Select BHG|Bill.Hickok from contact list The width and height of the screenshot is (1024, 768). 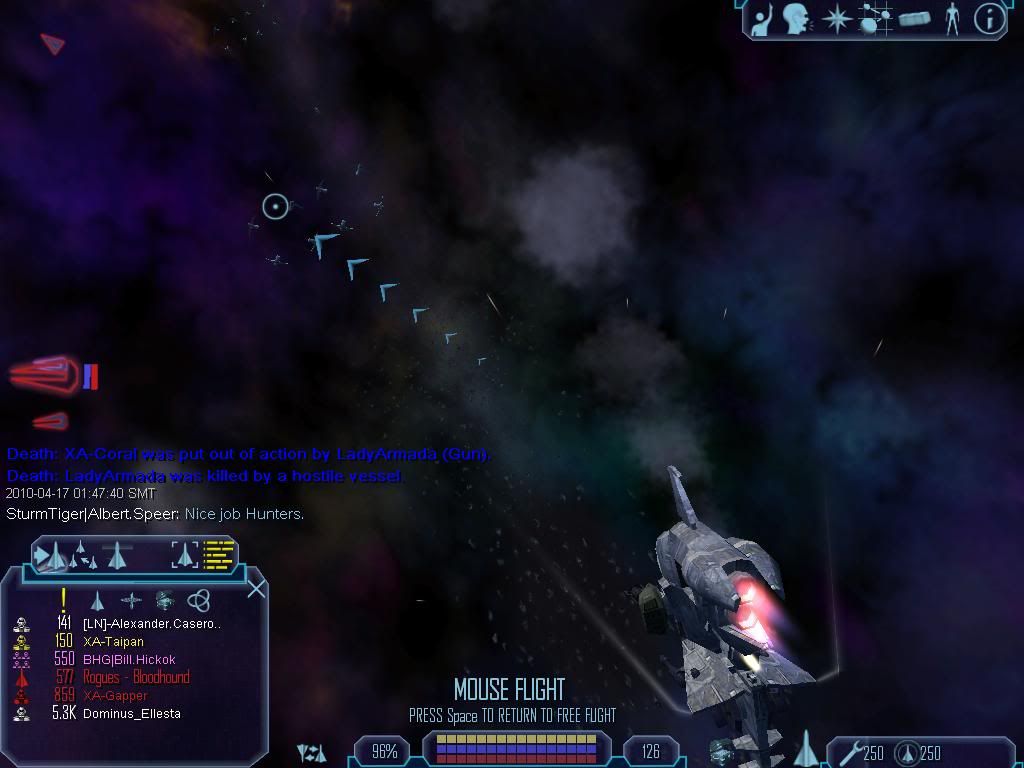click(129, 659)
